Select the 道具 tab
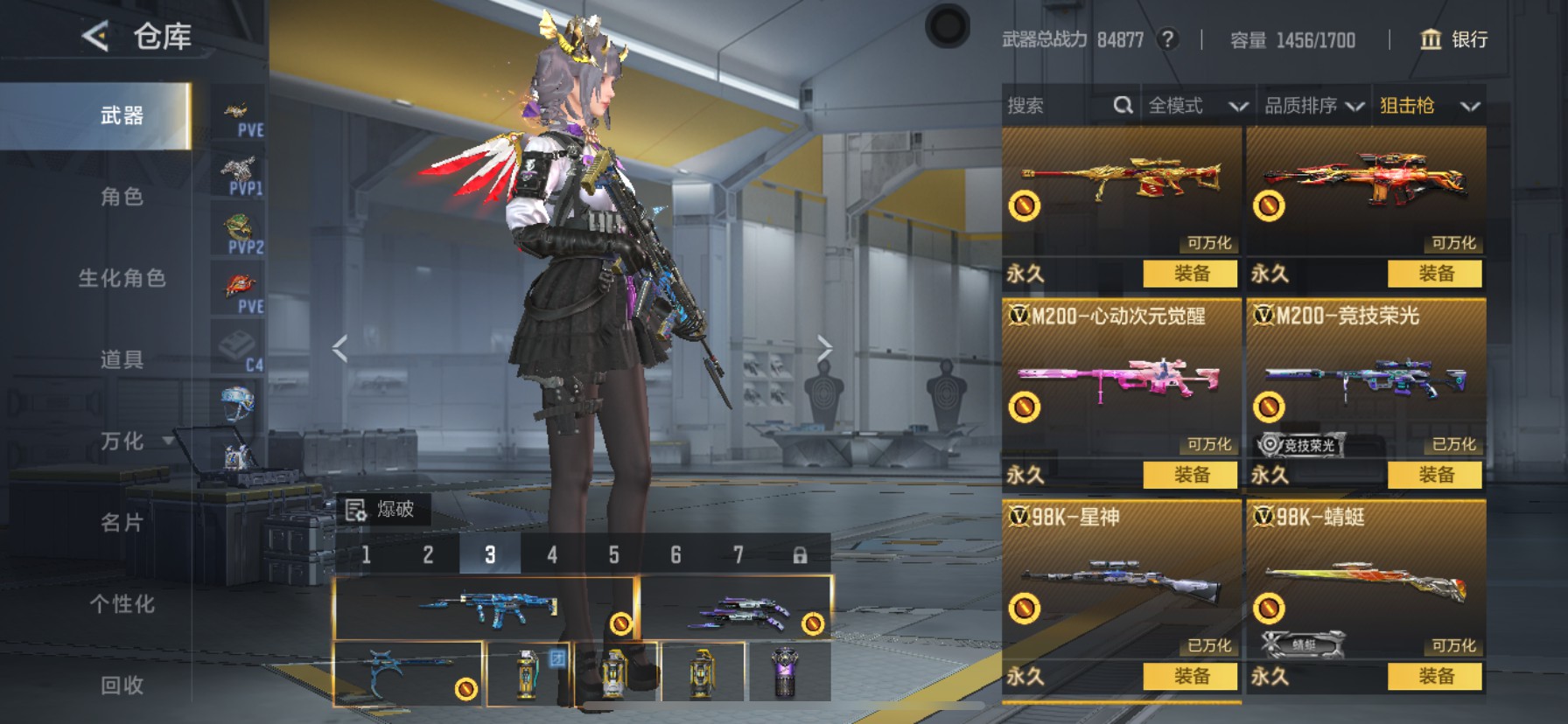 pos(122,359)
